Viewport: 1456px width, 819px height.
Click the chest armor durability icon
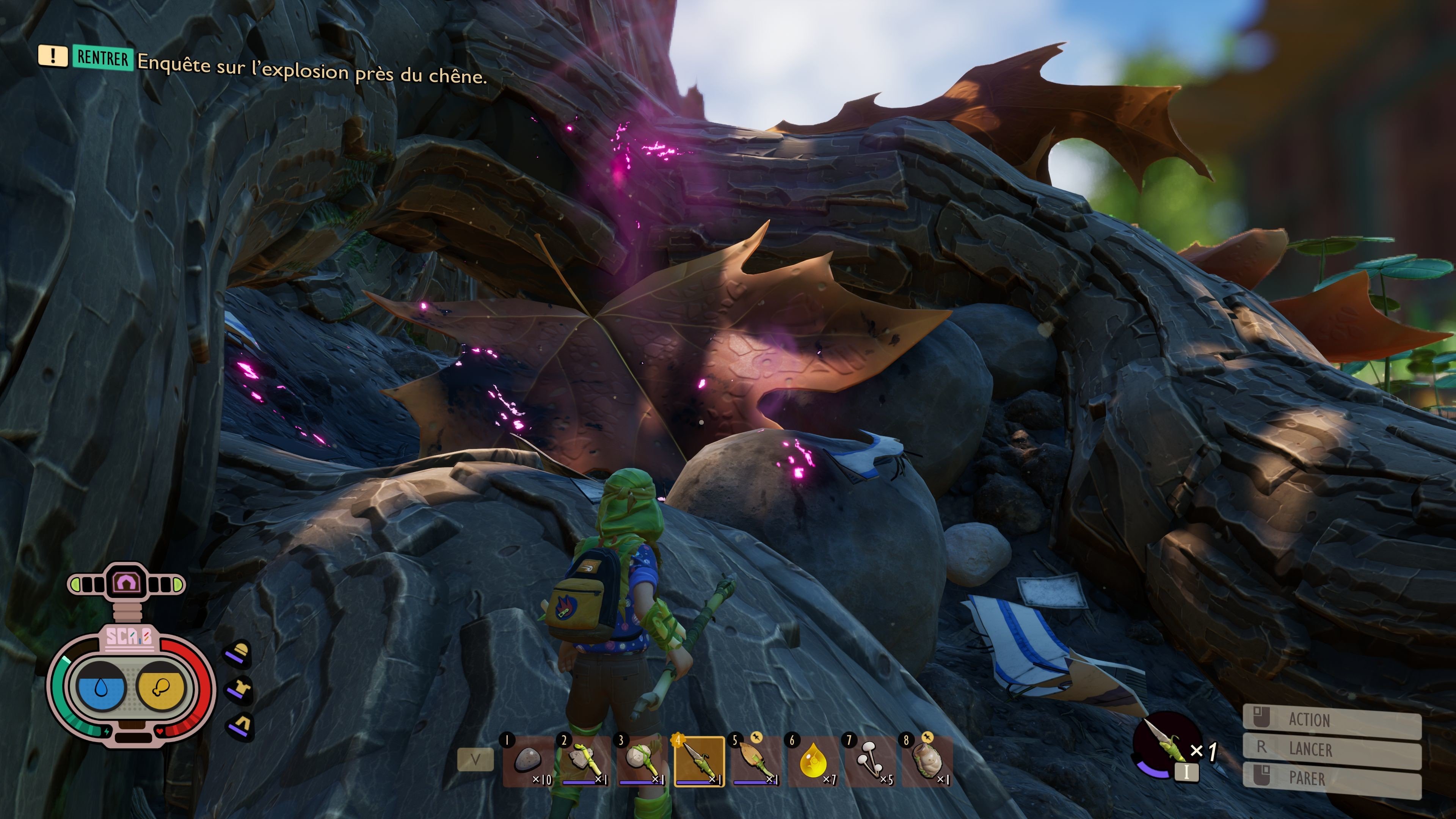click(240, 690)
